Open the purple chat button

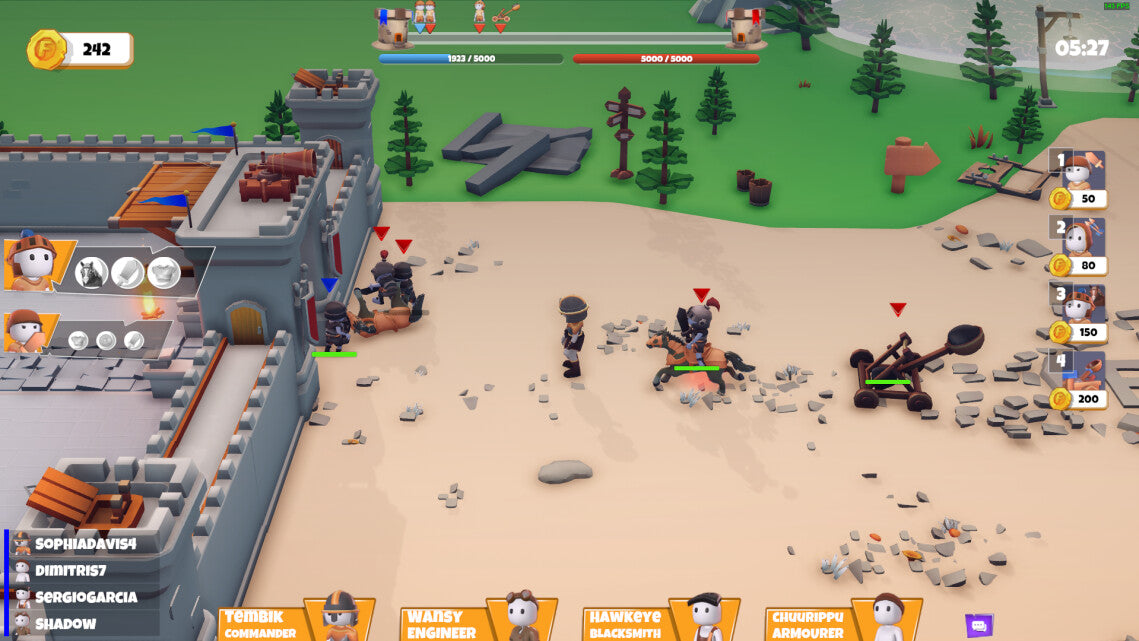pyautogui.click(x=979, y=626)
